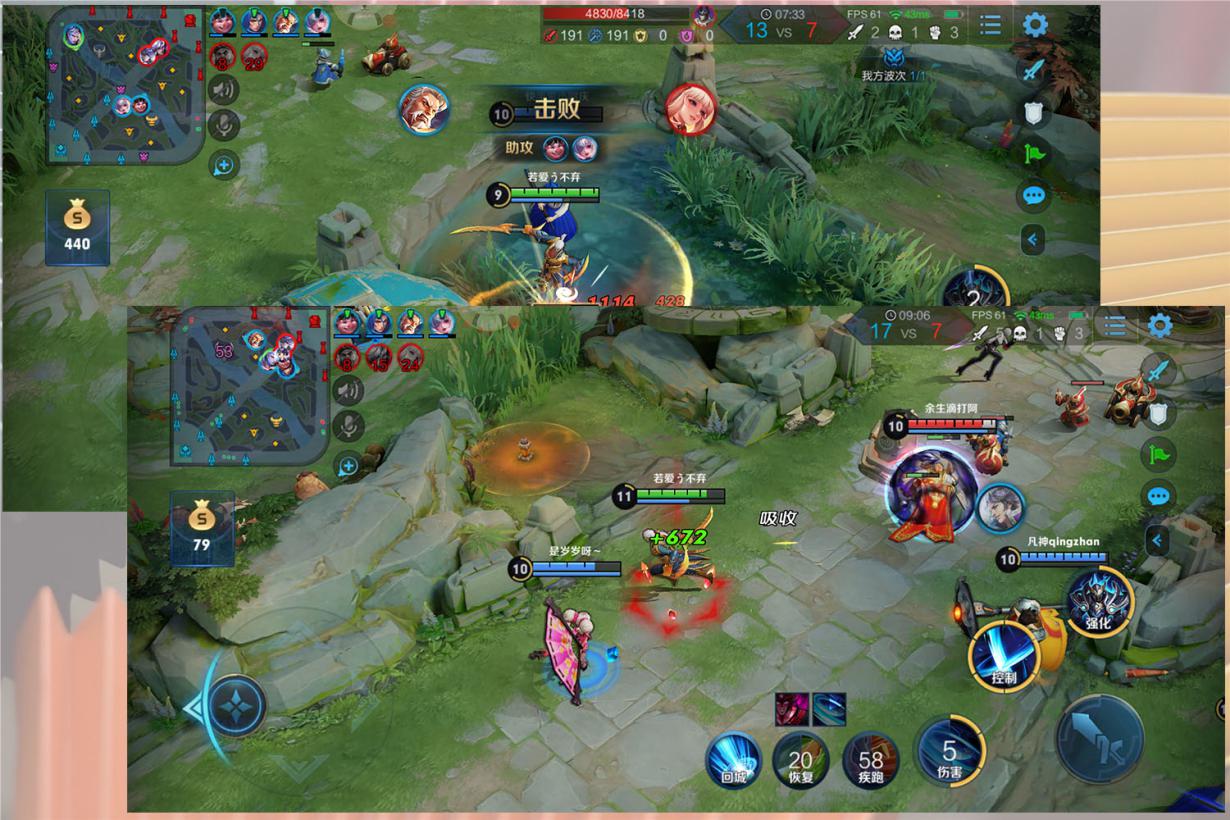
Task: Use the 恢复 heal spell
Action: [801, 761]
